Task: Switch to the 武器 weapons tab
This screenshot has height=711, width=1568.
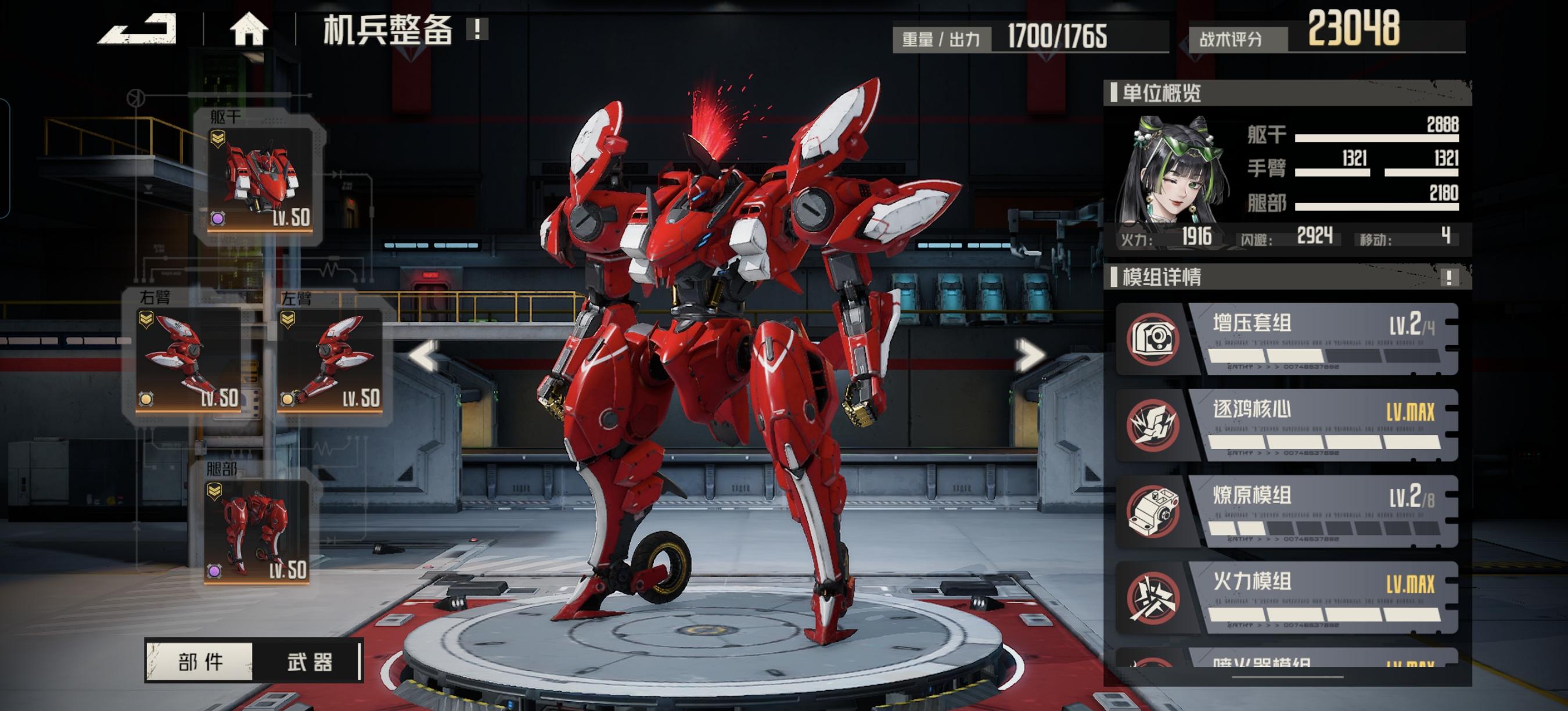Action: tap(309, 662)
